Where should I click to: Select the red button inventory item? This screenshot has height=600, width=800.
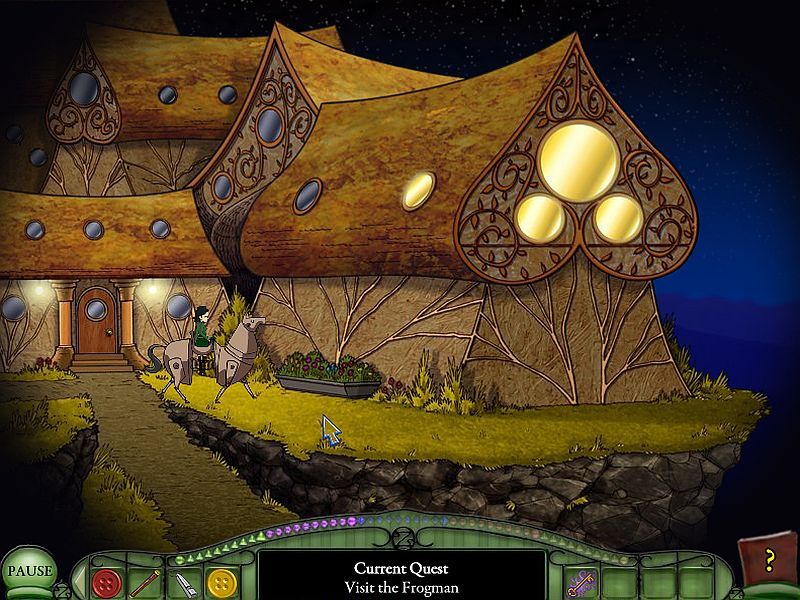click(105, 581)
